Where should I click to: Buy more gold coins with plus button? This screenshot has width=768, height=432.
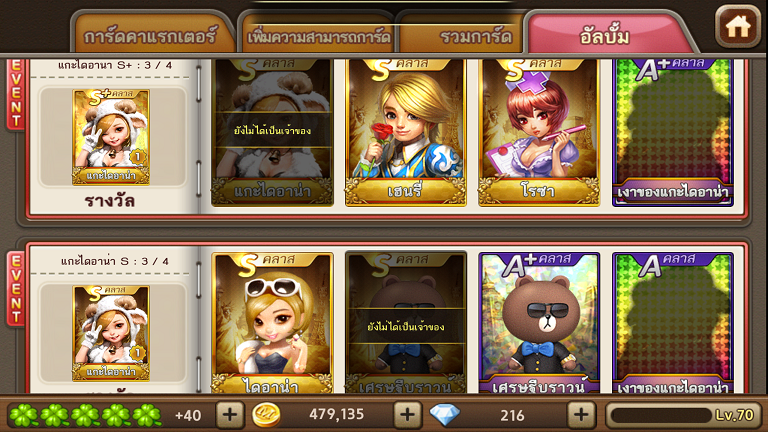click(407, 414)
